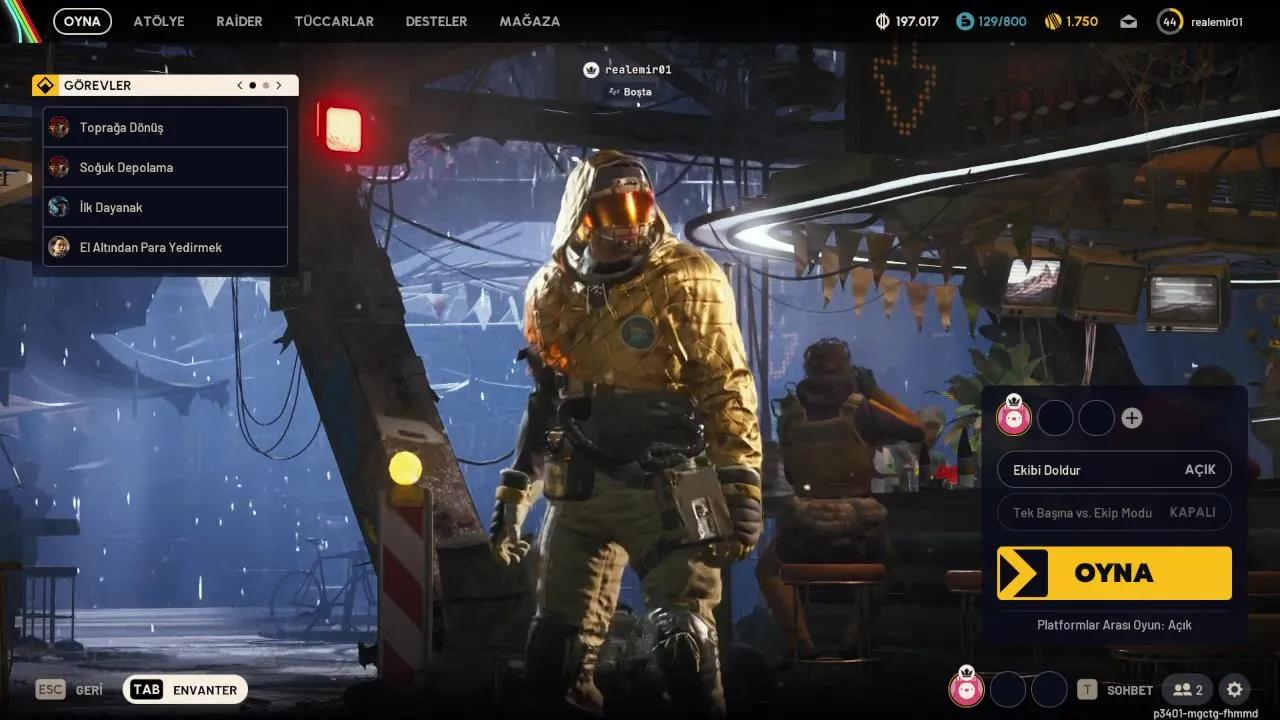Go to next GÖREVLER page arrow
This screenshot has width=1280, height=720.
pos(279,85)
